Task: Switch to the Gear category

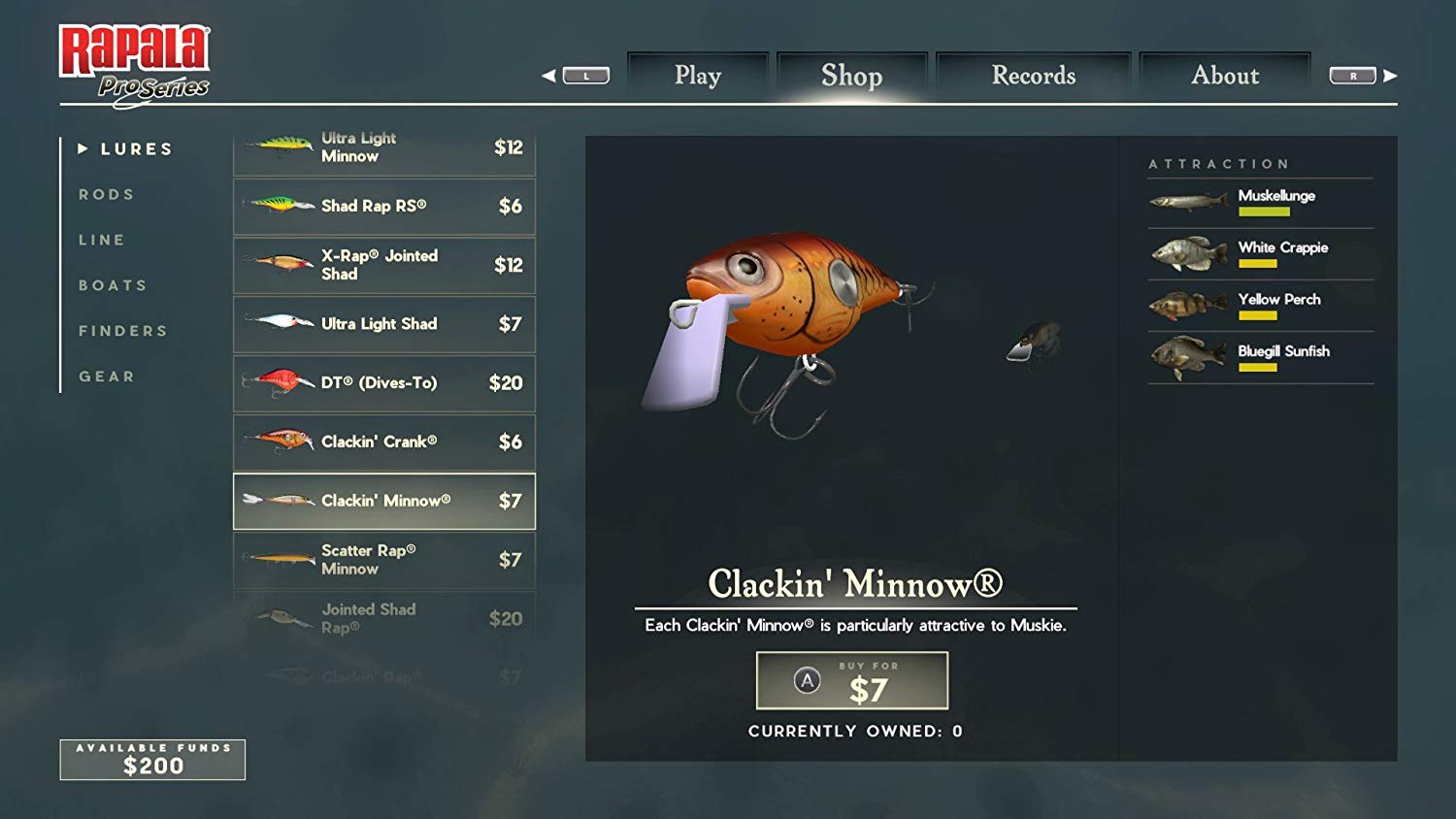Action: tap(107, 377)
